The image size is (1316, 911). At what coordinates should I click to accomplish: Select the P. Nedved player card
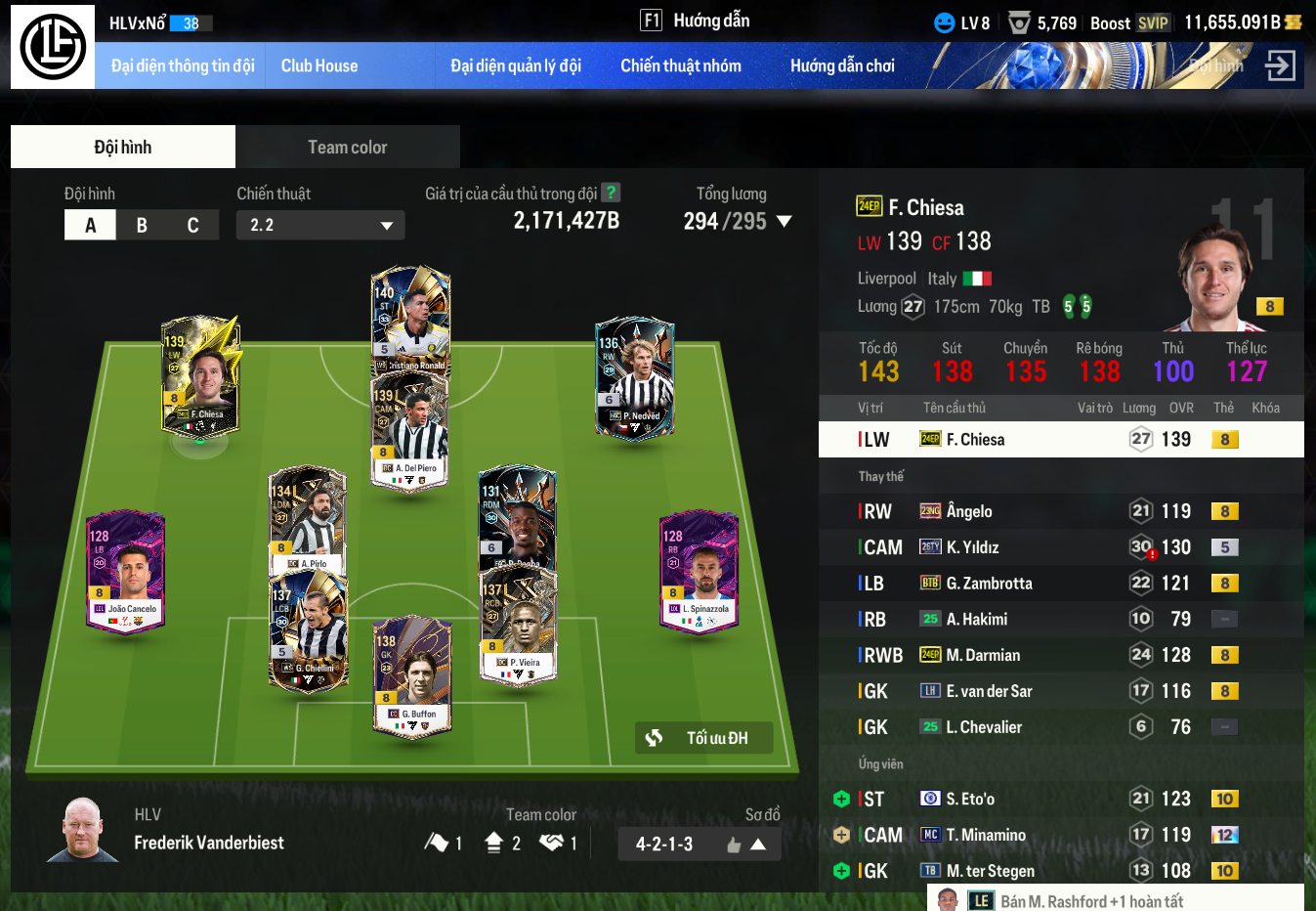coord(635,376)
